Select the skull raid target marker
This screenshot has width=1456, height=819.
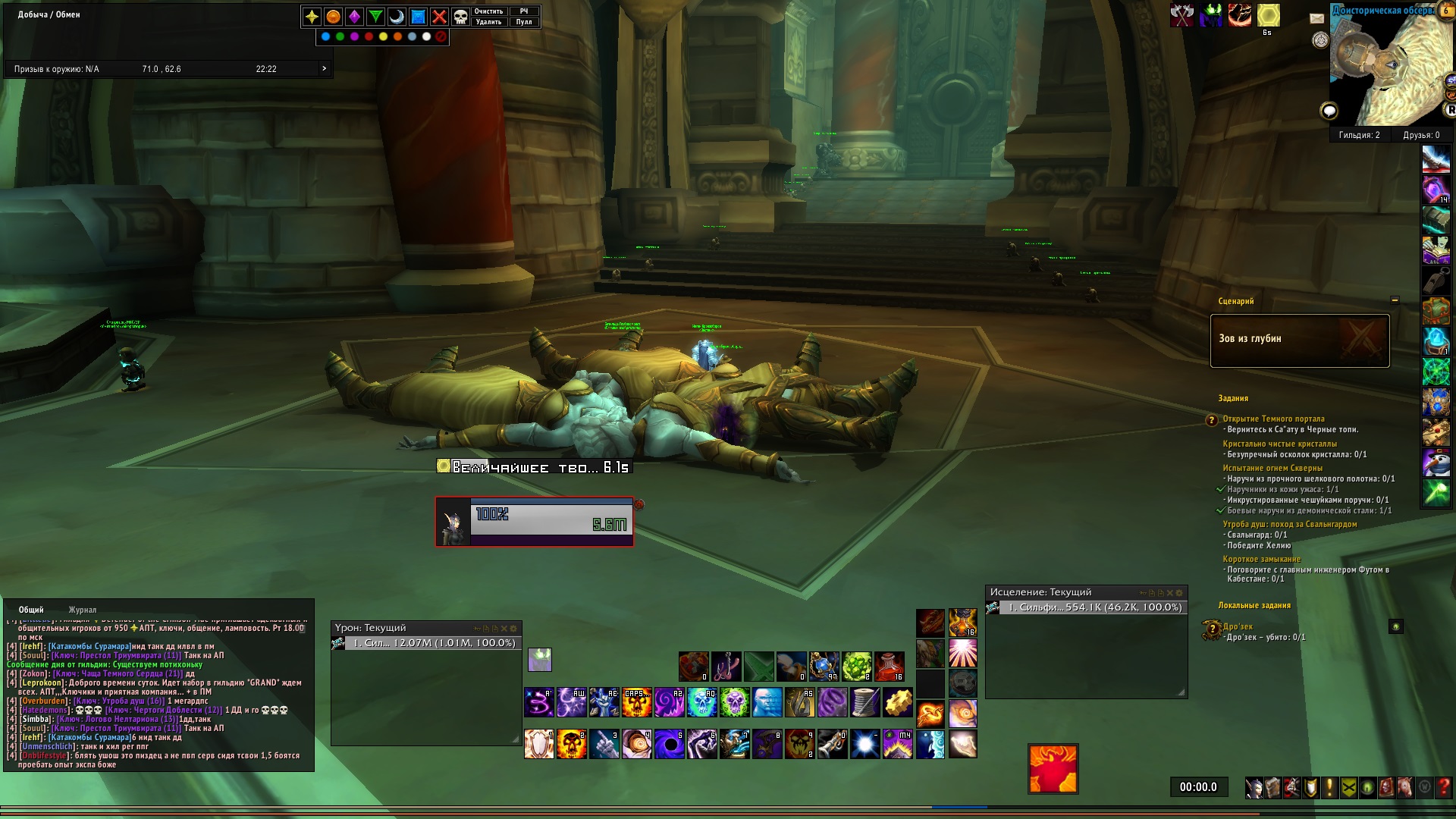click(460, 17)
